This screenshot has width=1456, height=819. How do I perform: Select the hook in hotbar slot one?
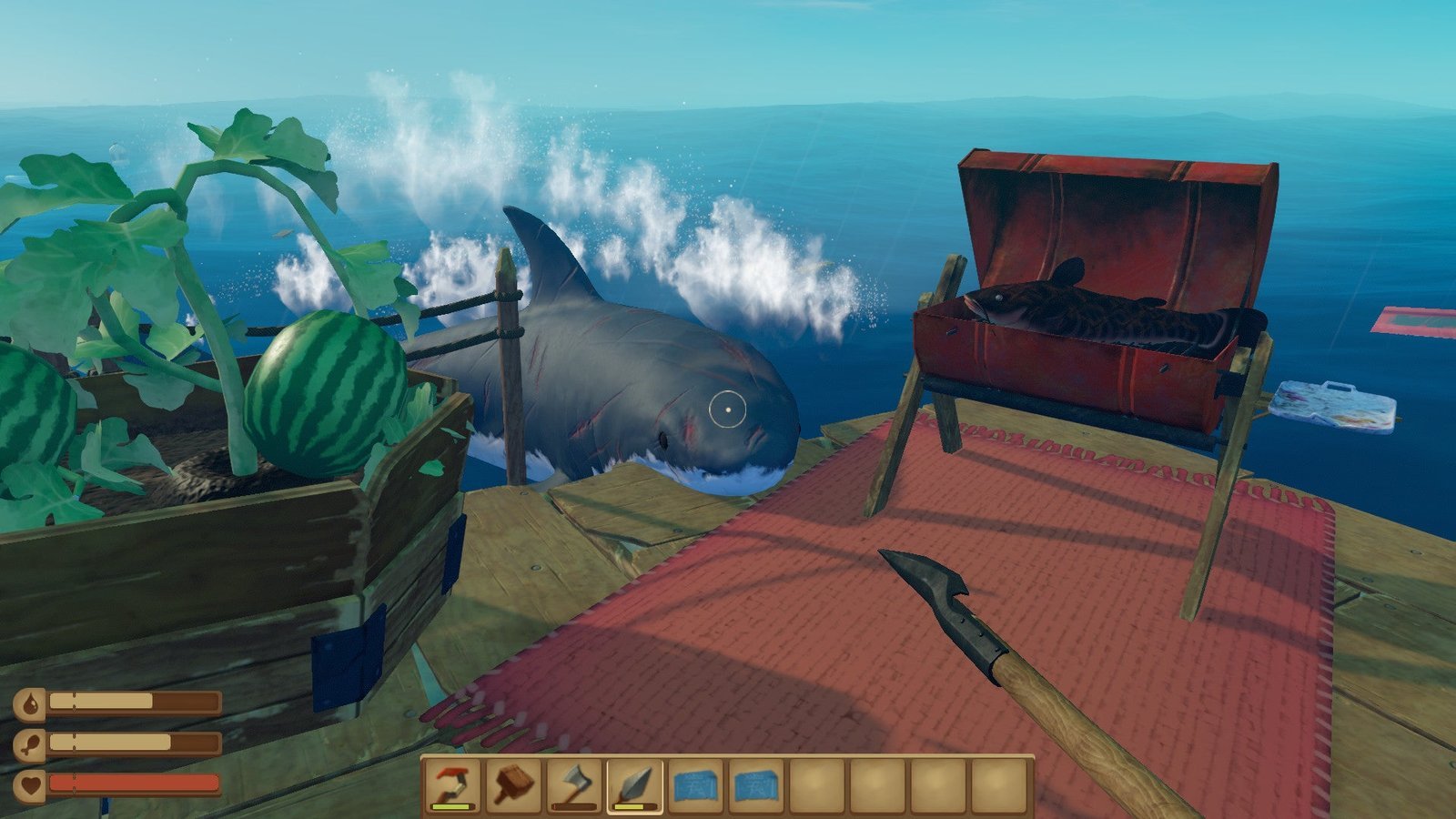[451, 784]
